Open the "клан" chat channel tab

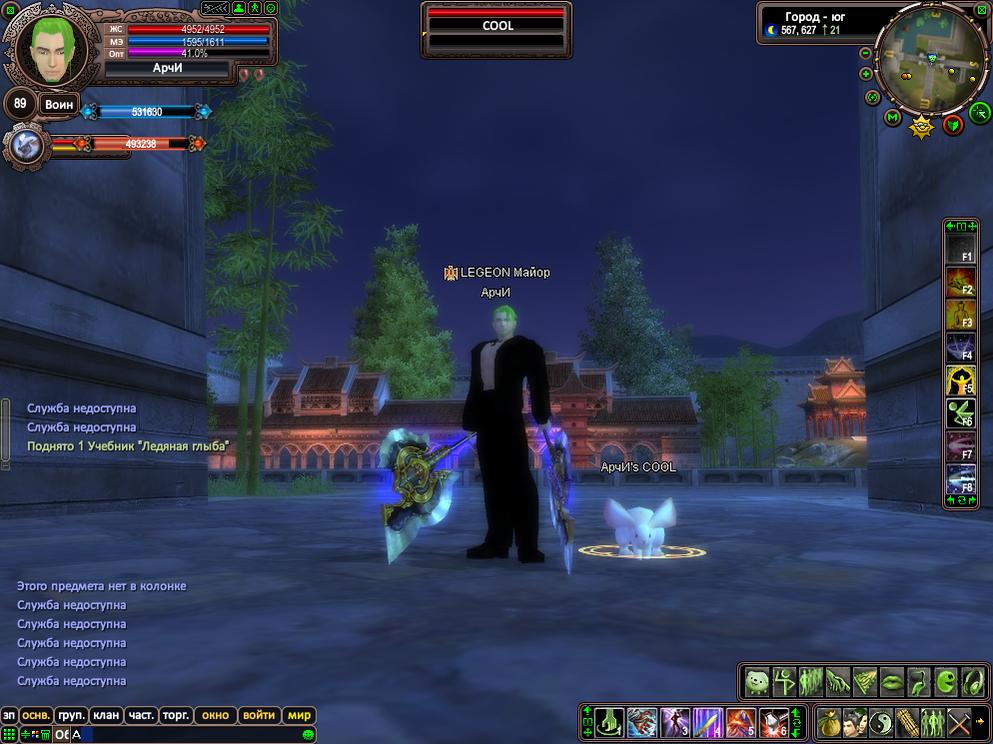pyautogui.click(x=105, y=715)
